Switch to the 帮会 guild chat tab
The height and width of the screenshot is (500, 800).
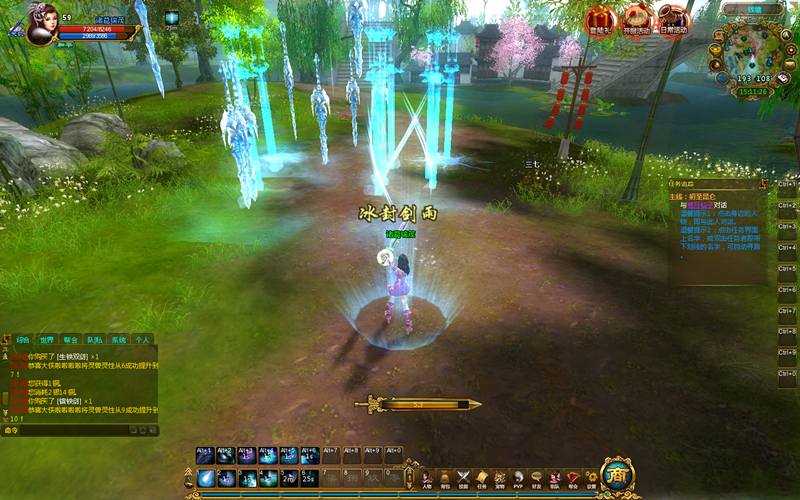pos(71,340)
